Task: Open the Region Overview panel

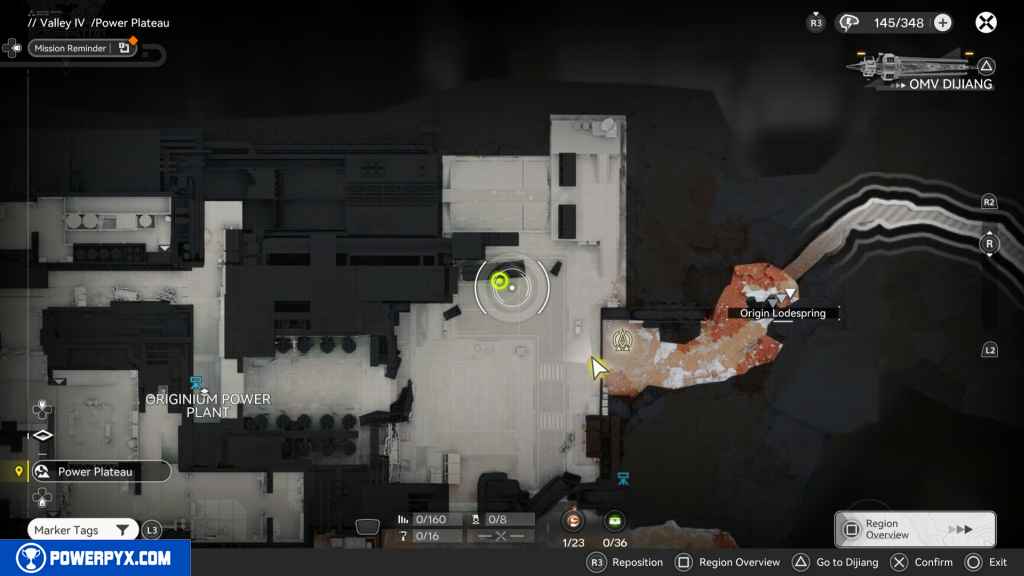Action: (914, 529)
